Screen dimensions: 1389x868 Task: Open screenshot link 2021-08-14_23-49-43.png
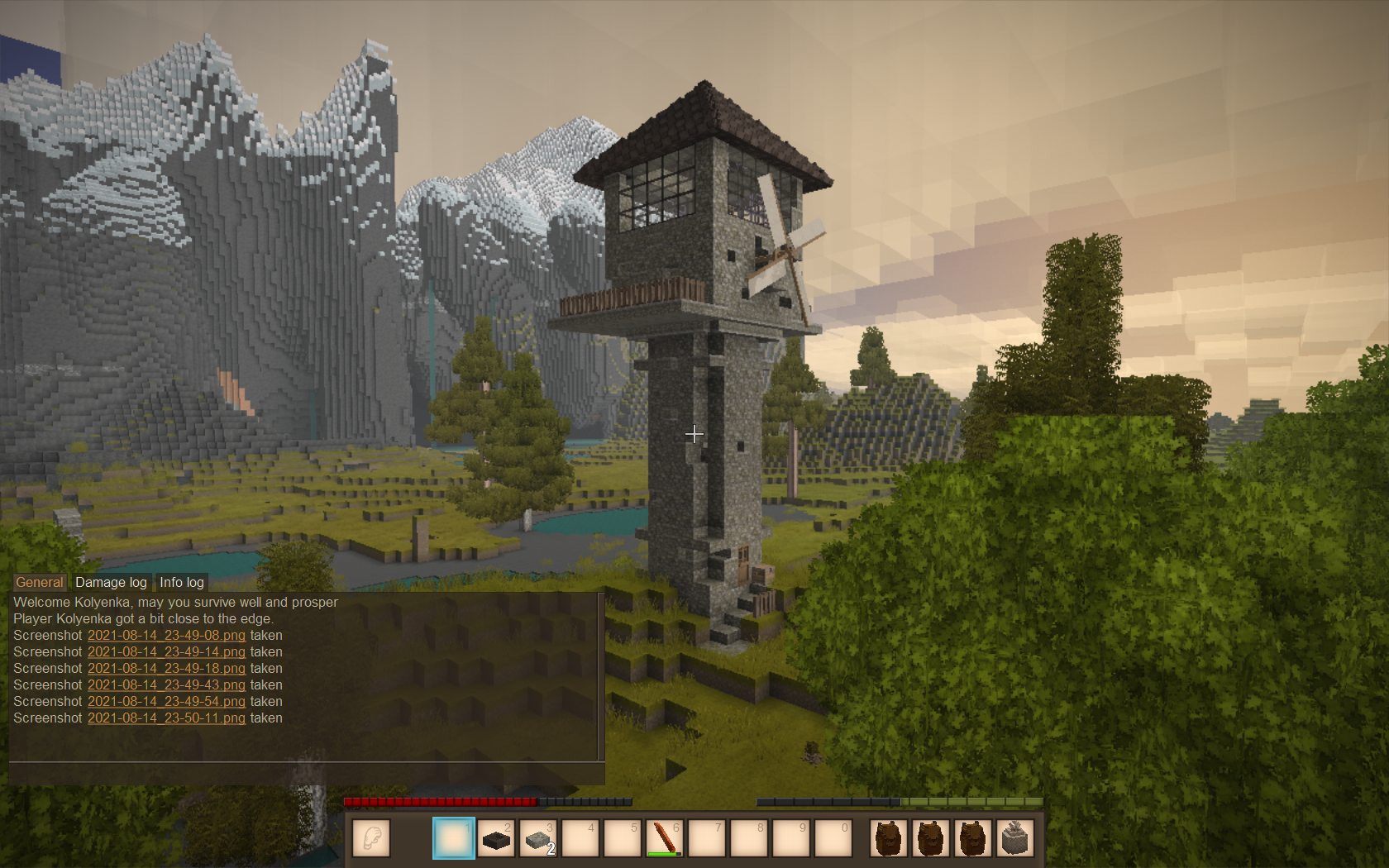tap(166, 685)
